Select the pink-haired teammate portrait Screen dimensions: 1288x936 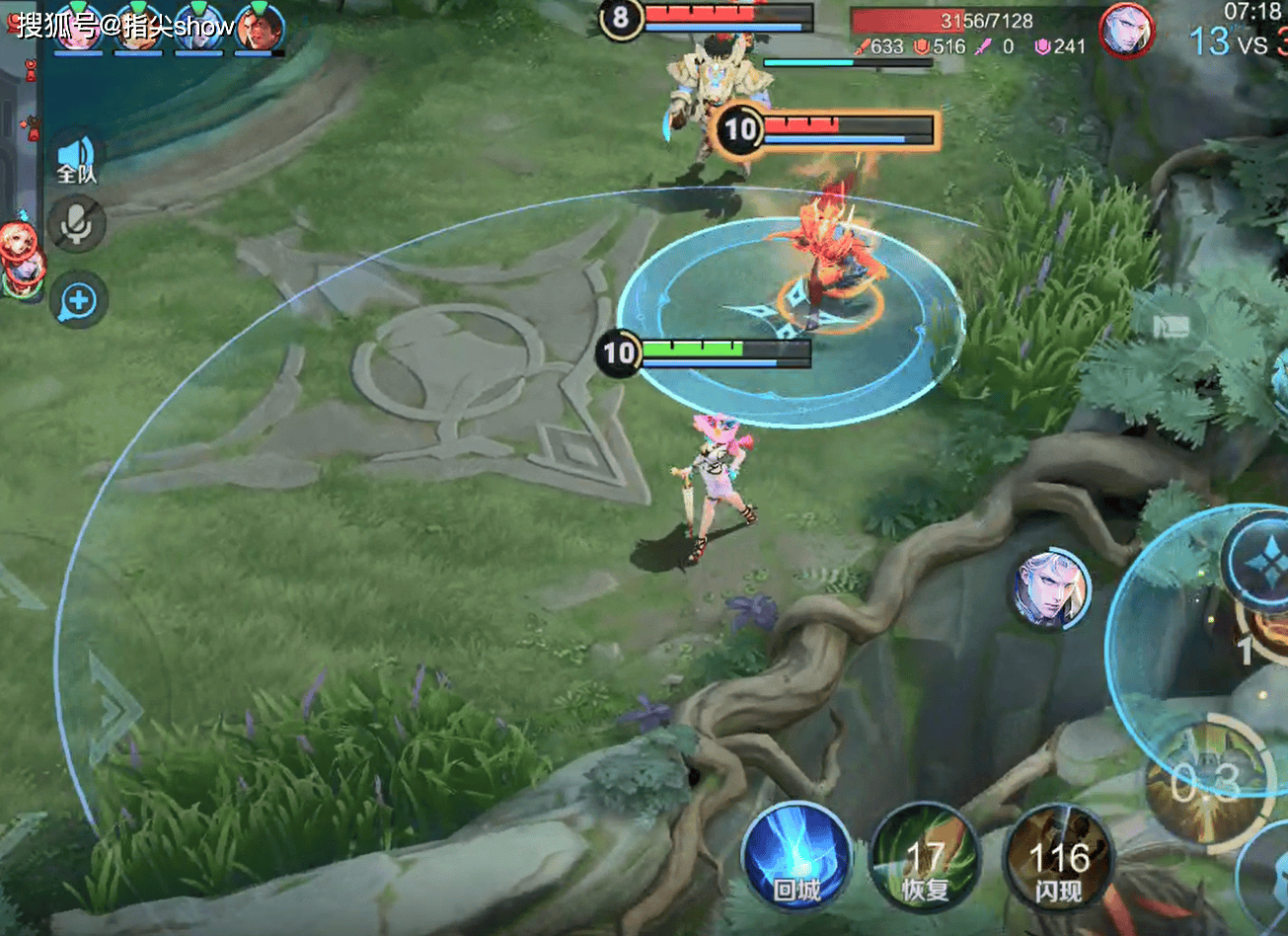[78, 27]
